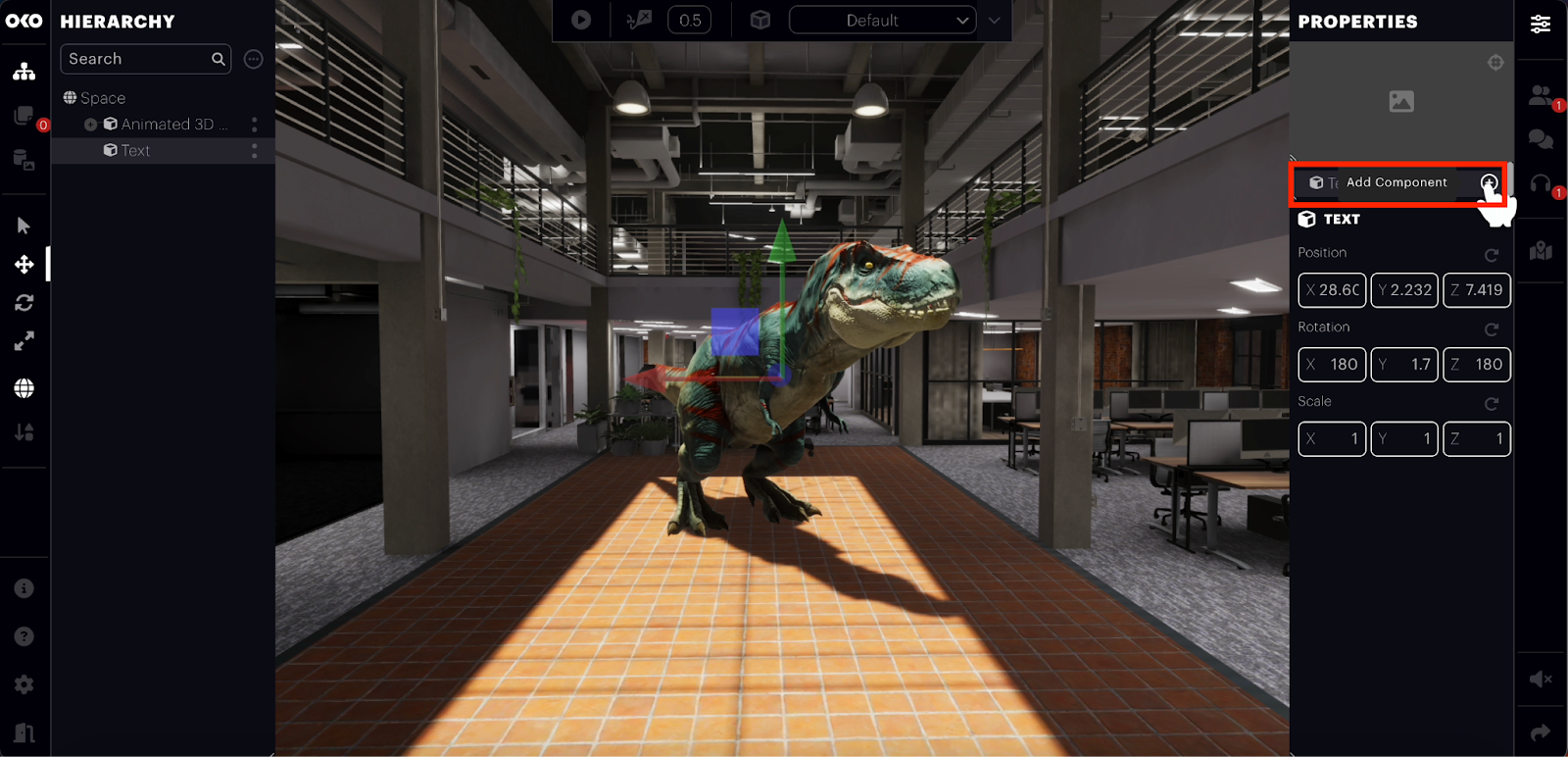The width and height of the screenshot is (1568, 757).
Task: Edit the Position X value field
Action: (x=1332, y=290)
